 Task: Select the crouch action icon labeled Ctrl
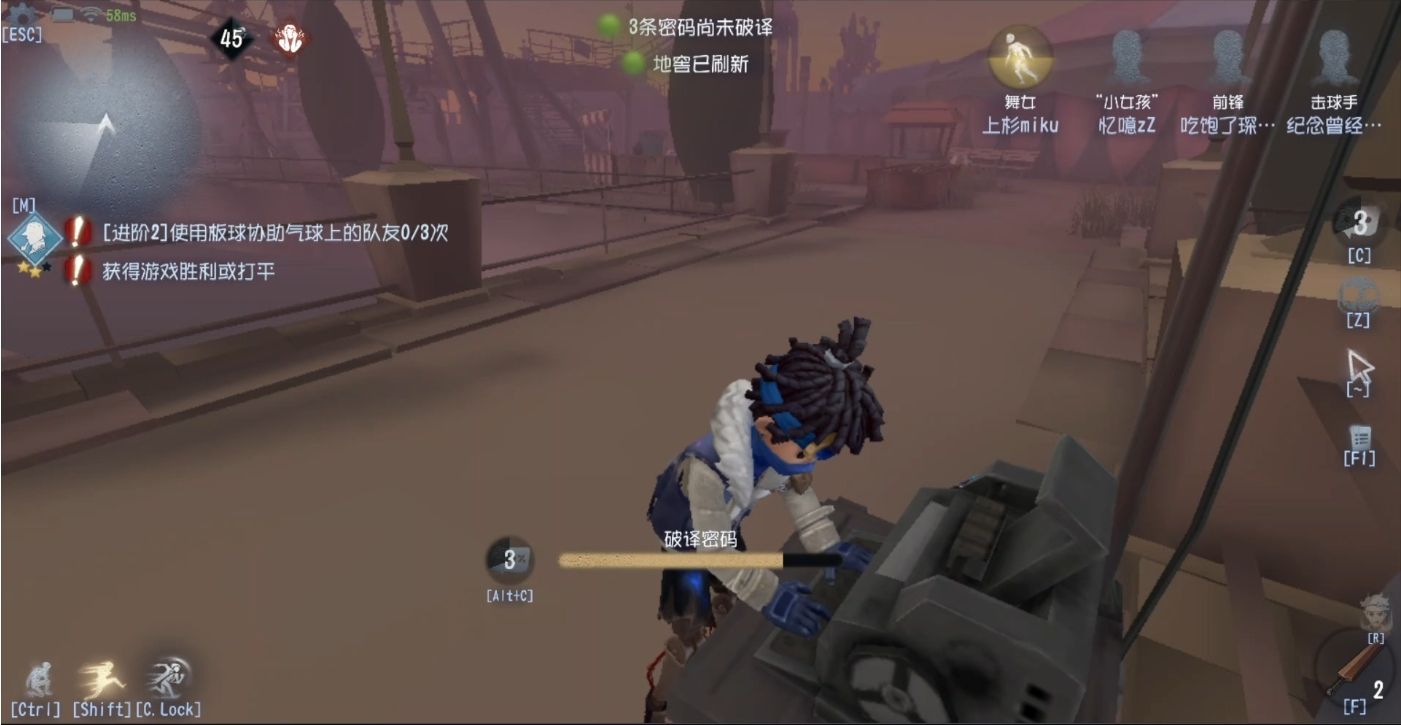pyautogui.click(x=40, y=678)
